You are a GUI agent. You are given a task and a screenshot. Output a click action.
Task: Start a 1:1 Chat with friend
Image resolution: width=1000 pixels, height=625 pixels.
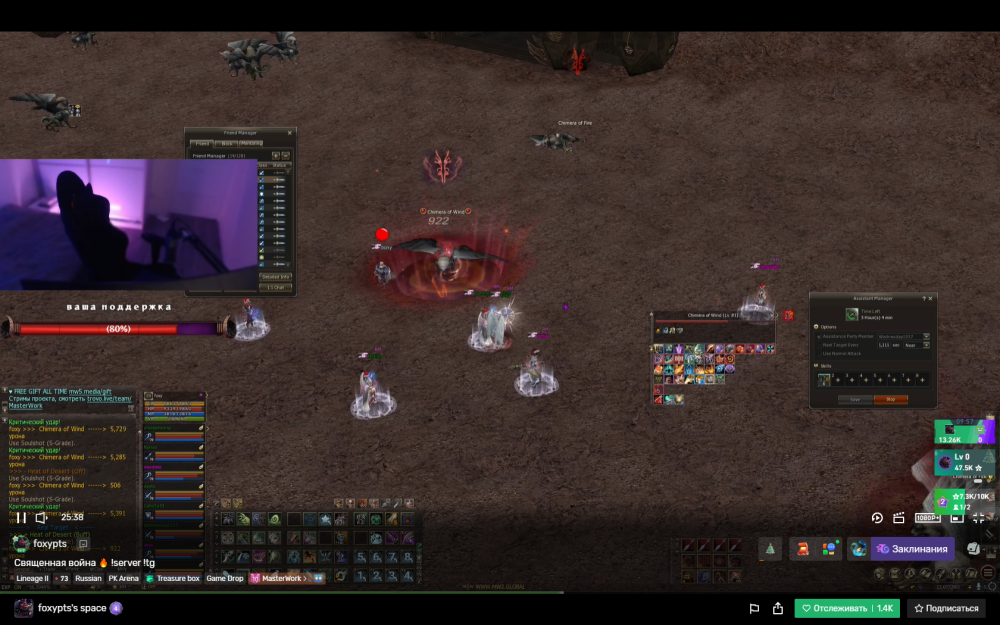click(275, 287)
